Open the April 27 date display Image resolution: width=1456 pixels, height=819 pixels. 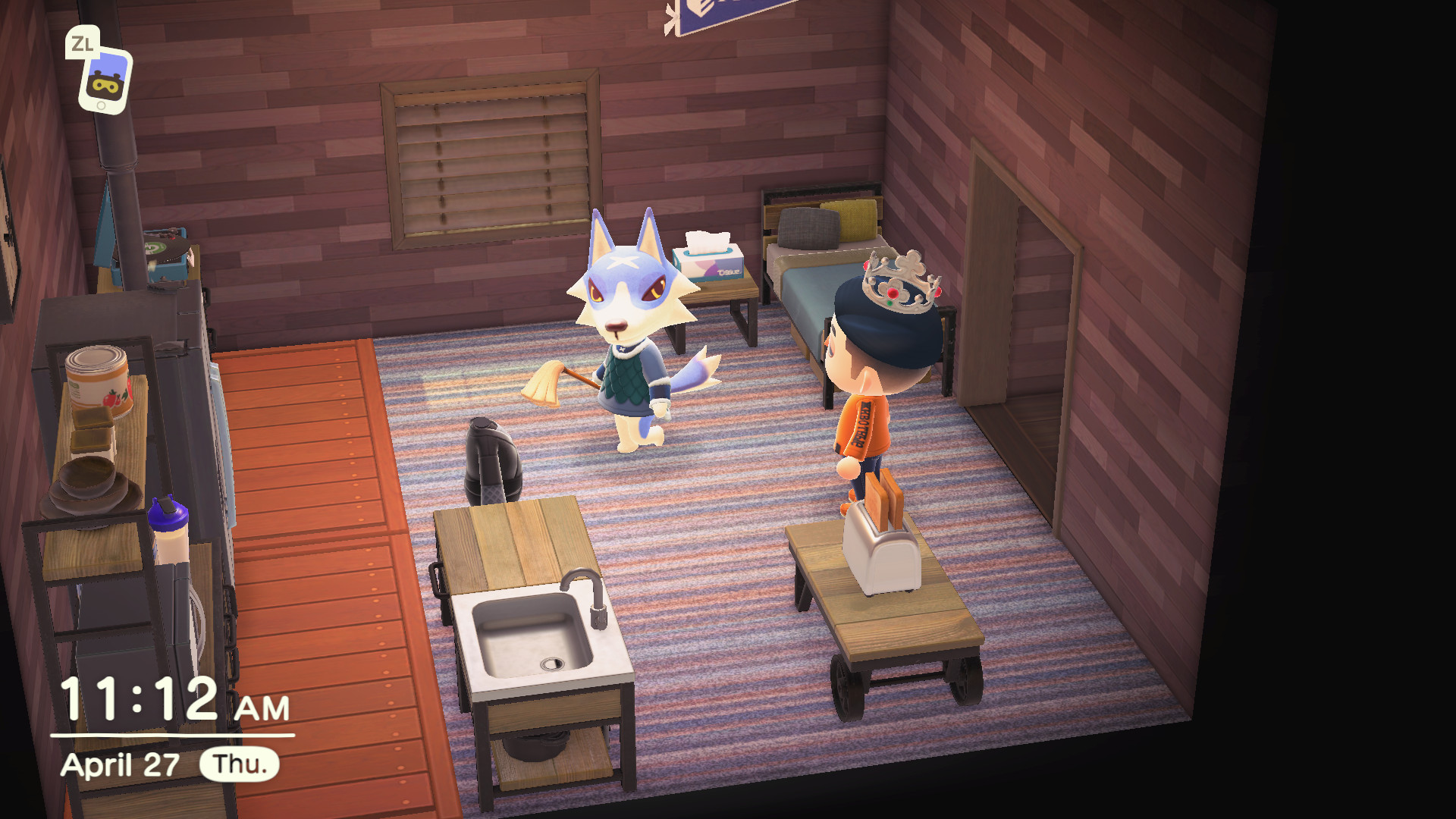coord(121,766)
